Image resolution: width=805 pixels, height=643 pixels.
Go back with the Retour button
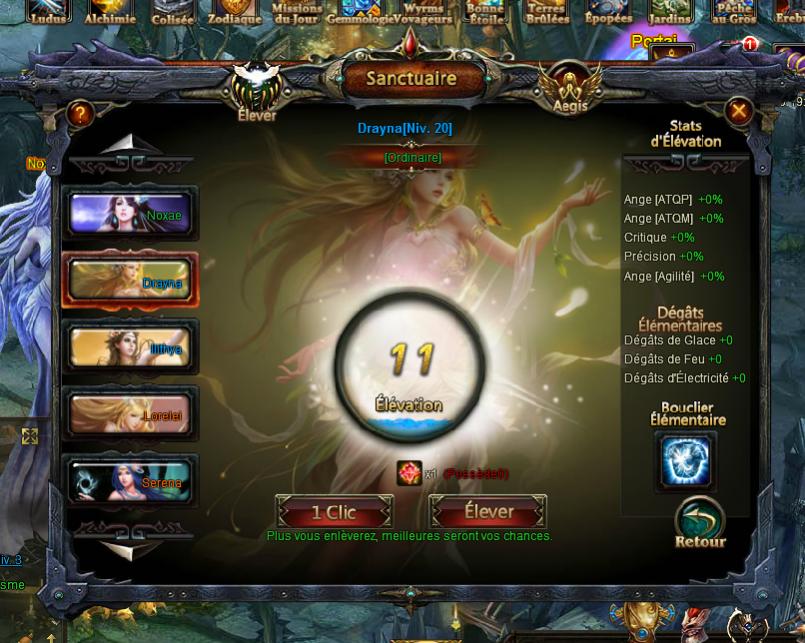[700, 522]
